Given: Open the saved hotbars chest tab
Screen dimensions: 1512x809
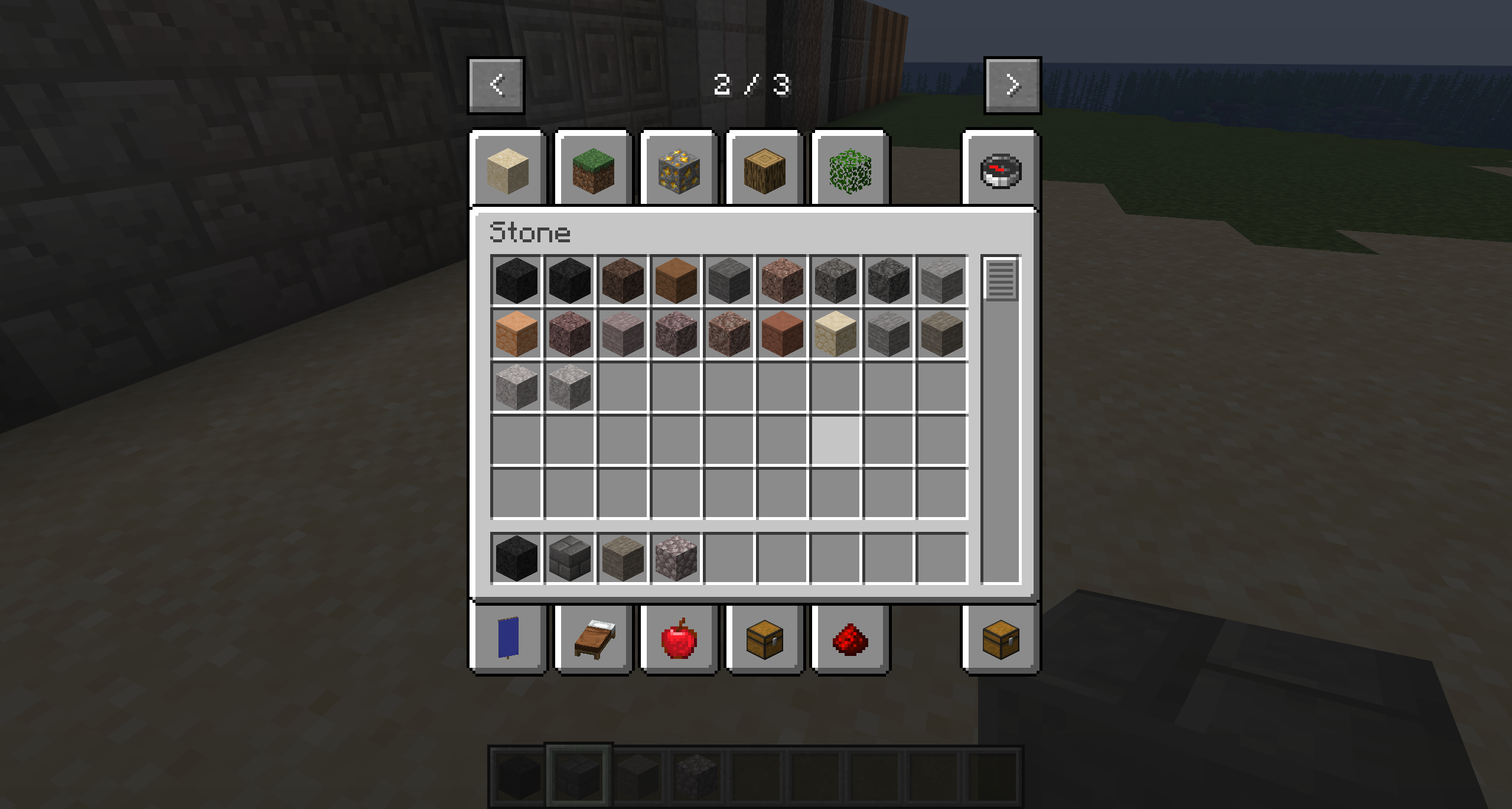Looking at the screenshot, I should tap(1001, 642).
